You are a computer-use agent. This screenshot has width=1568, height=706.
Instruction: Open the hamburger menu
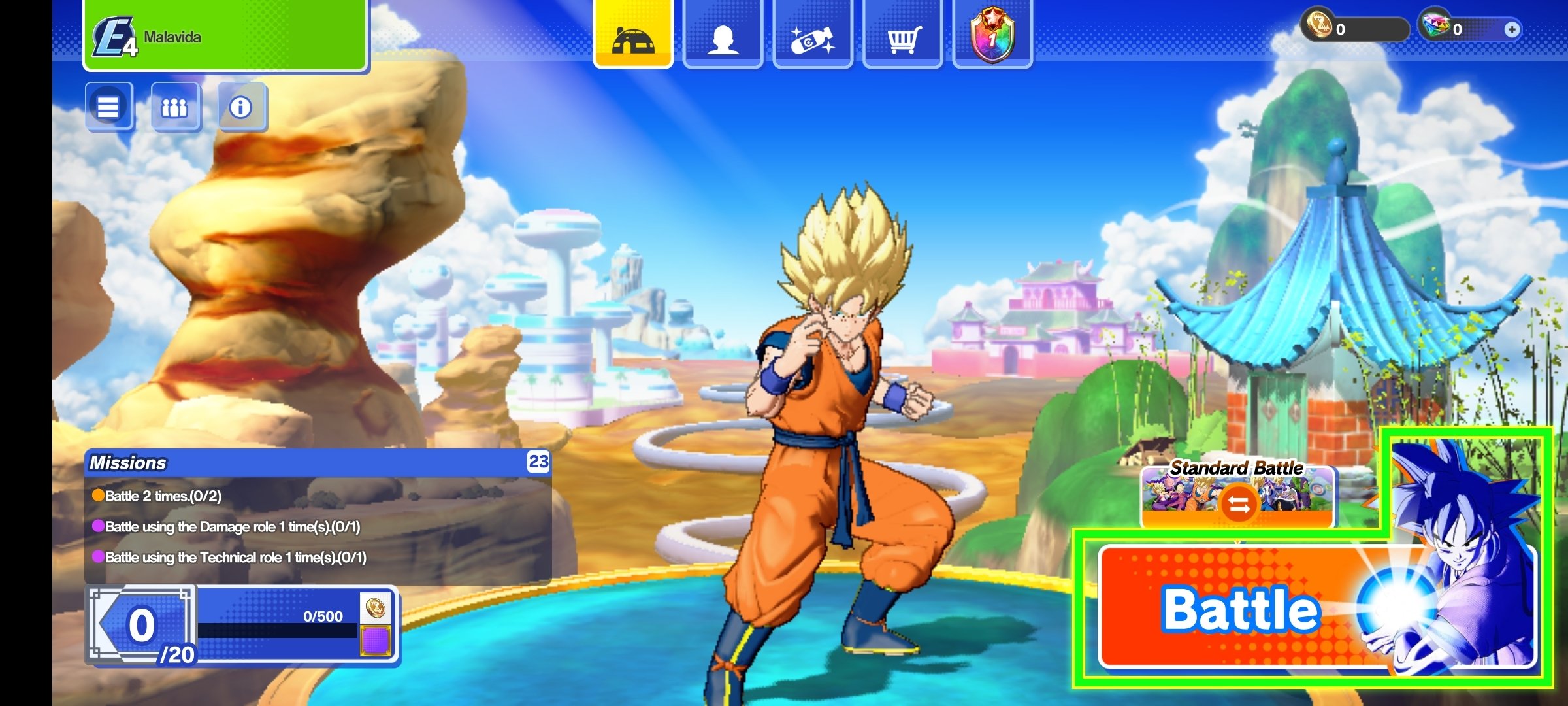pyautogui.click(x=108, y=107)
